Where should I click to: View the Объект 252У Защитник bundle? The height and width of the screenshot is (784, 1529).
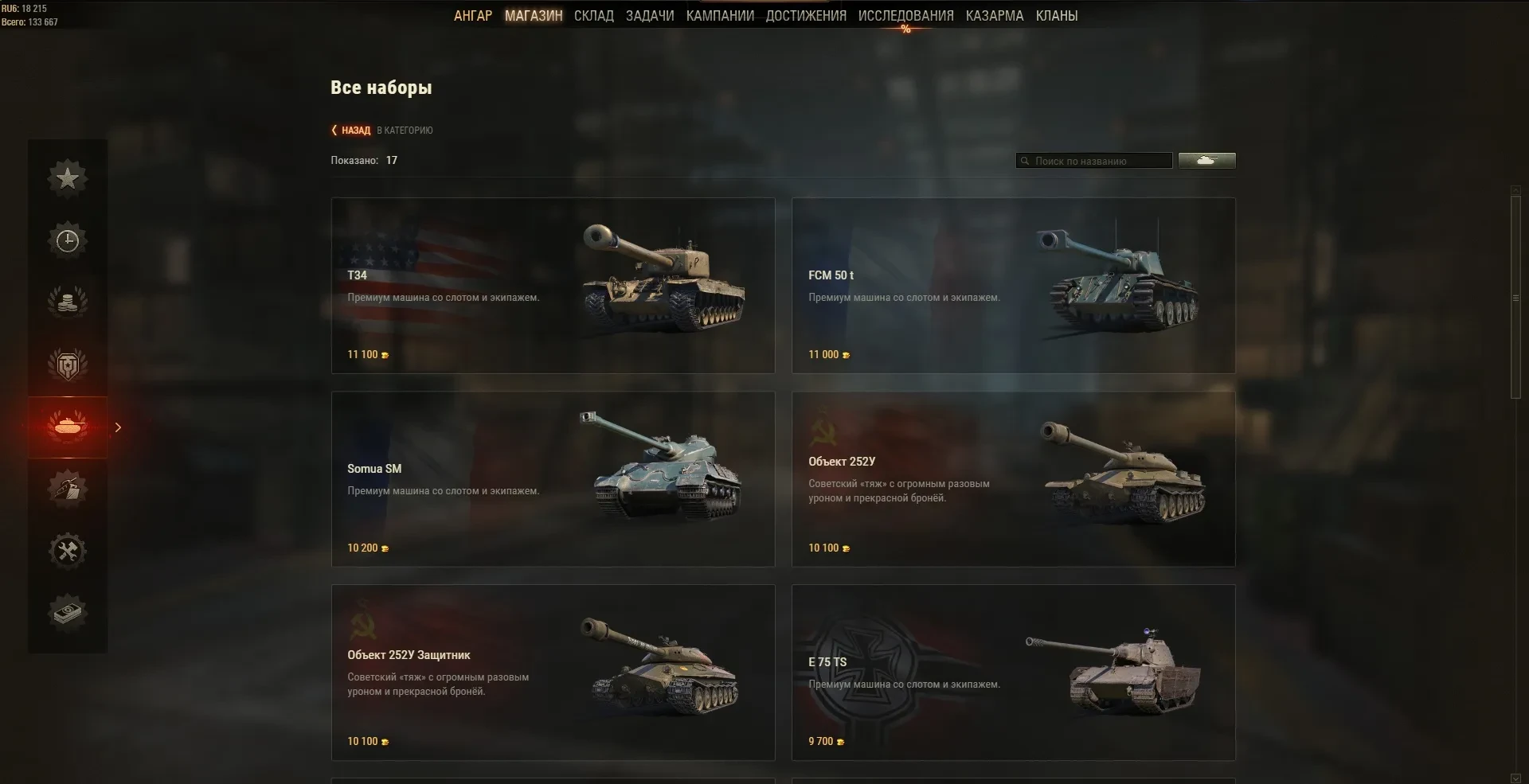[553, 673]
